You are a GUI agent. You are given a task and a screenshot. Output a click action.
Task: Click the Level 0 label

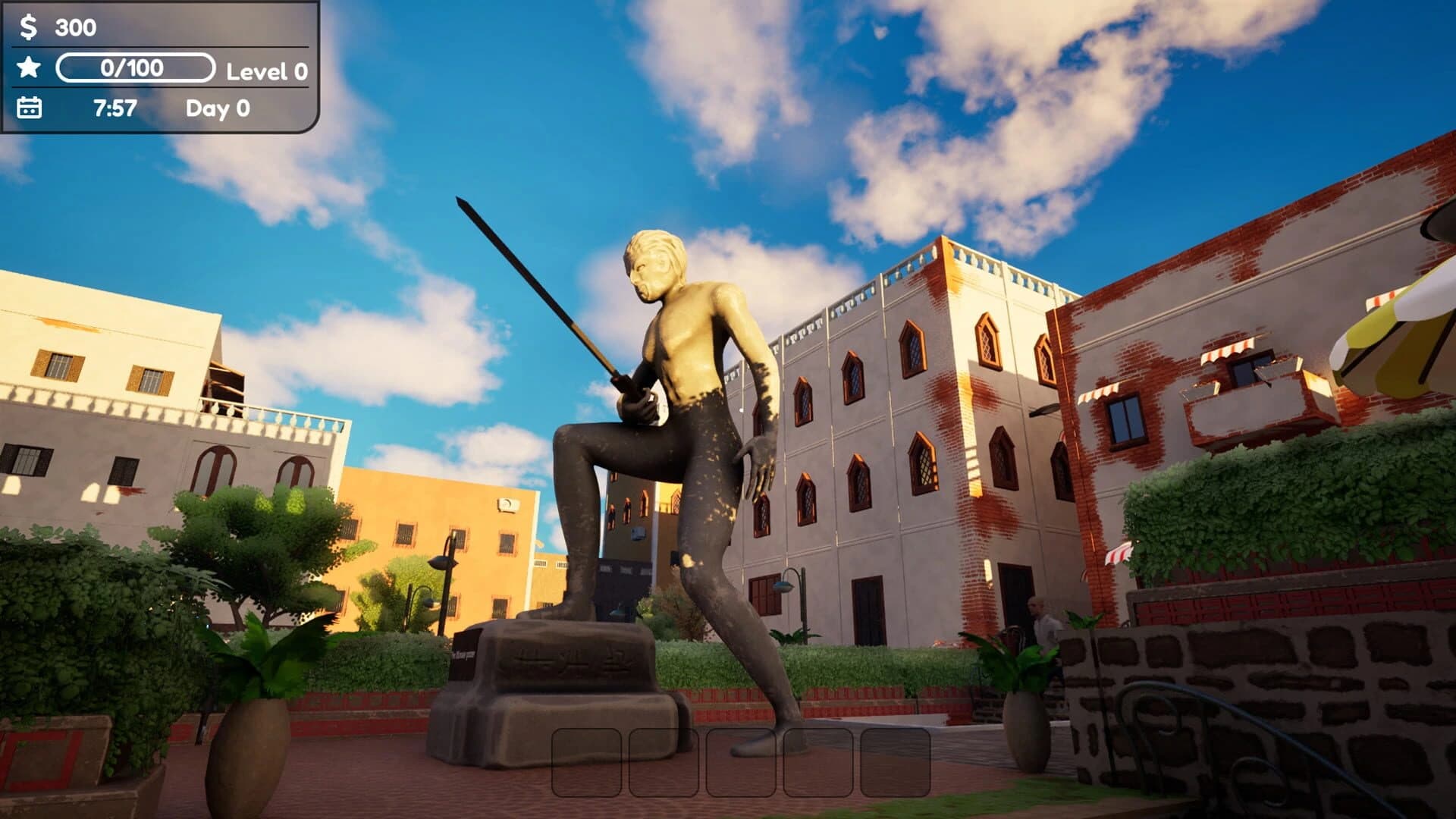[265, 70]
